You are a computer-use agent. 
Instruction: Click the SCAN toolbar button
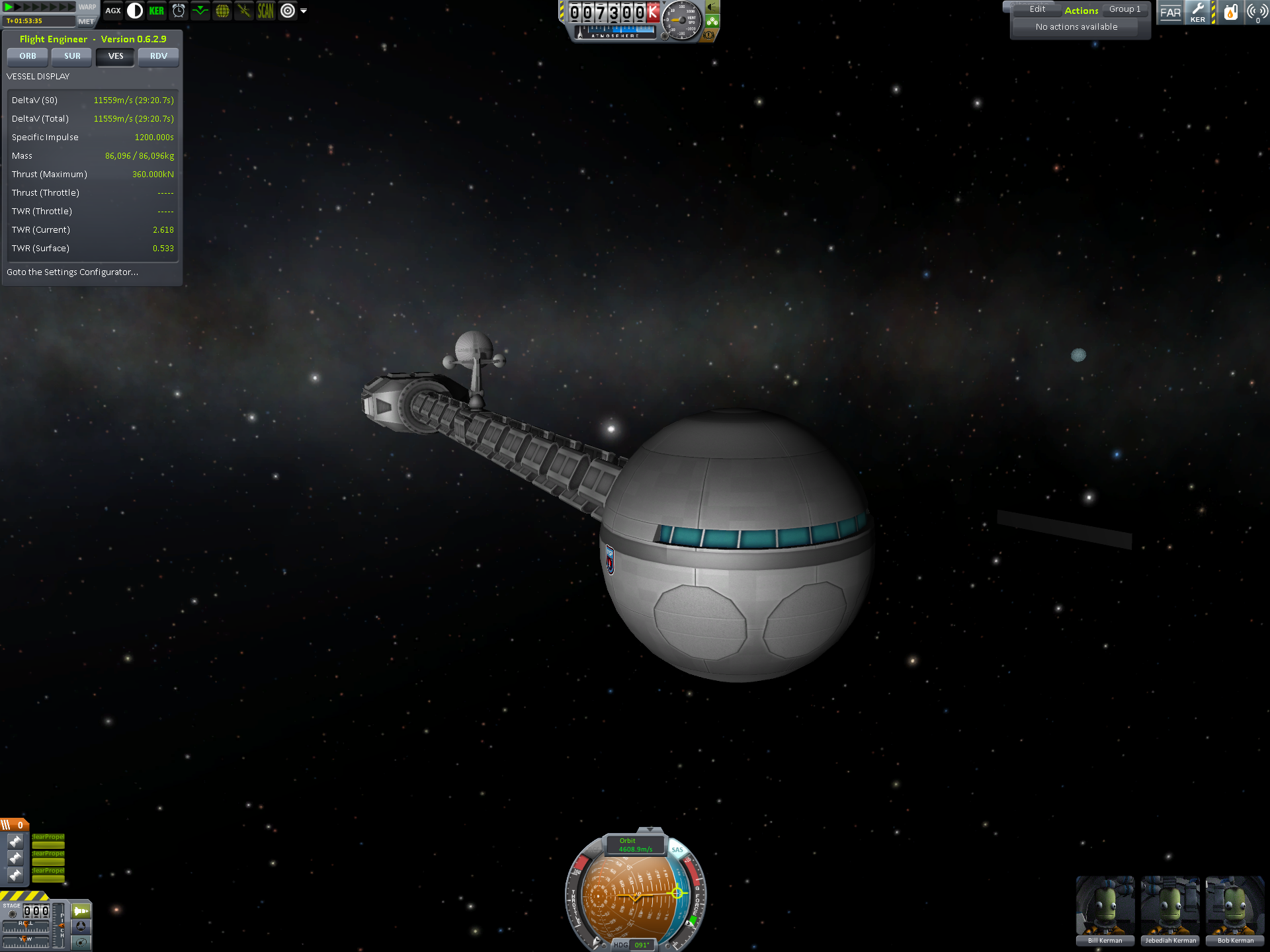click(x=266, y=11)
